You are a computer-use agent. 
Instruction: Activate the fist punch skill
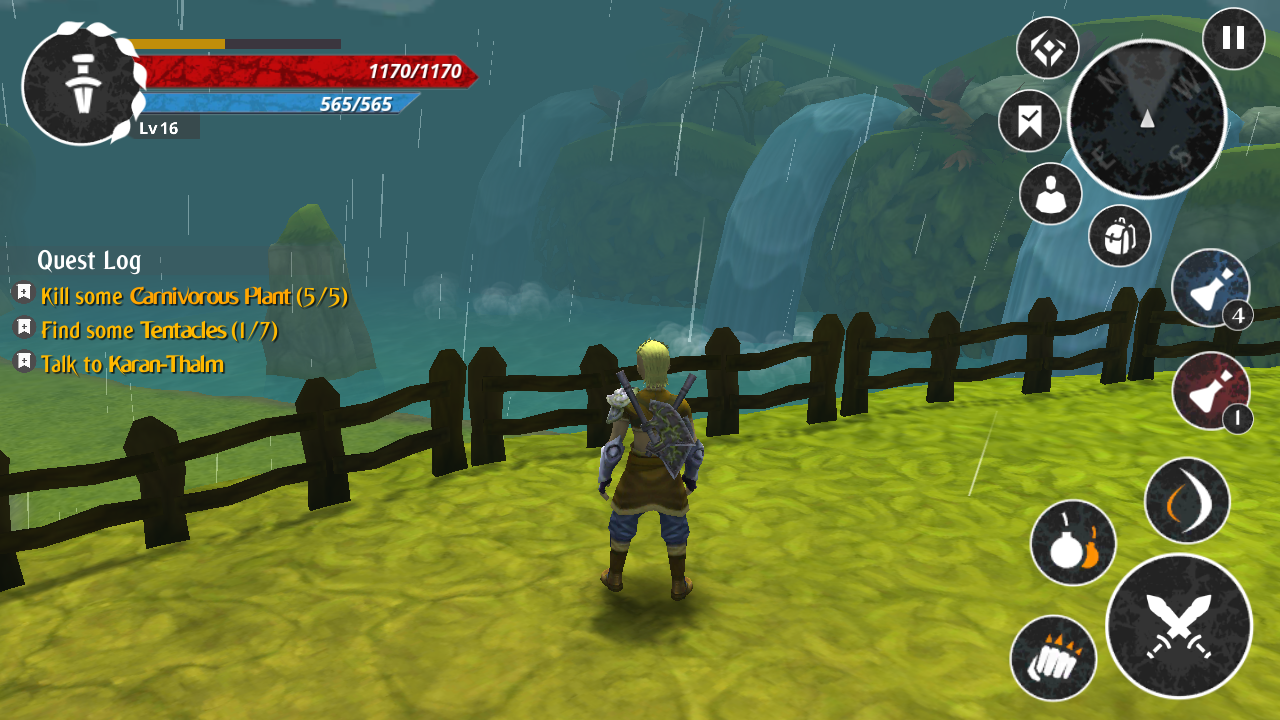tap(1053, 658)
